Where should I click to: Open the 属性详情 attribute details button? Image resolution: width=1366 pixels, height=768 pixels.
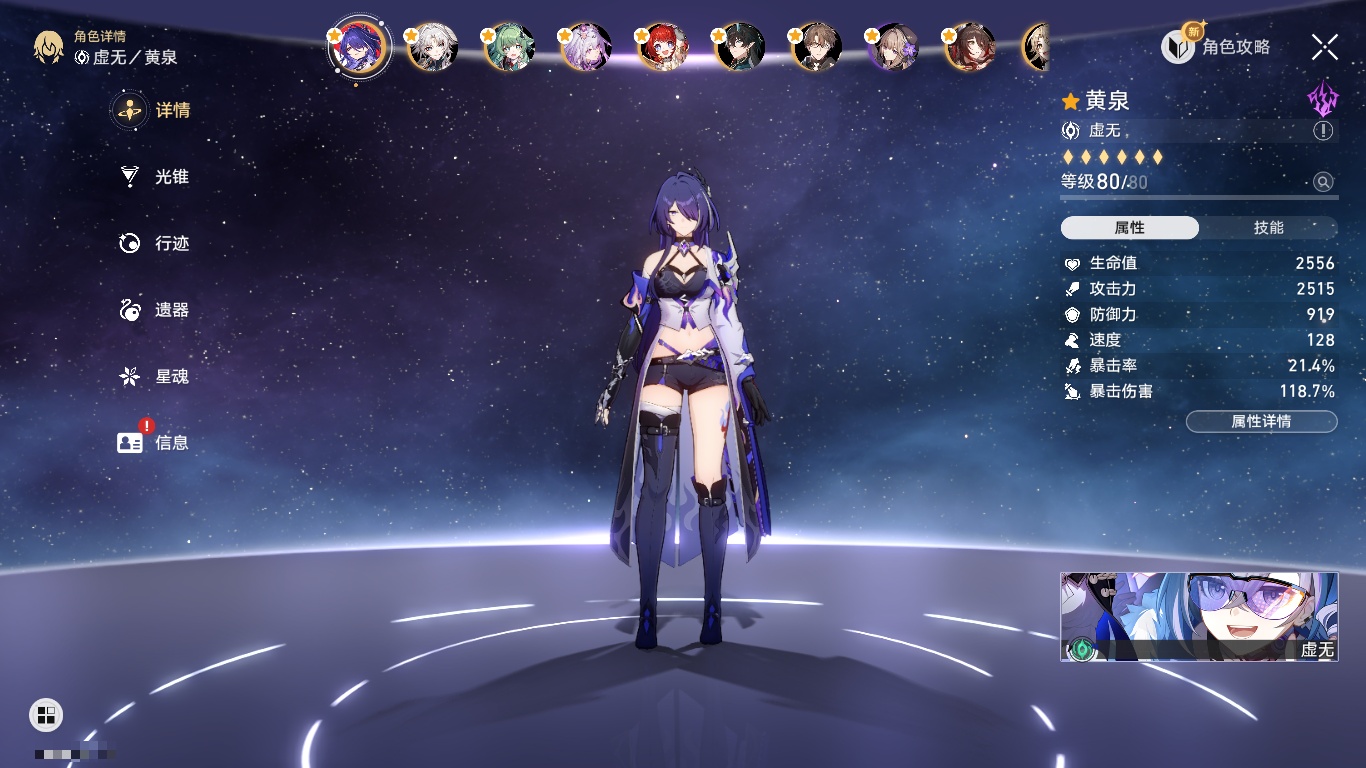pos(1261,422)
